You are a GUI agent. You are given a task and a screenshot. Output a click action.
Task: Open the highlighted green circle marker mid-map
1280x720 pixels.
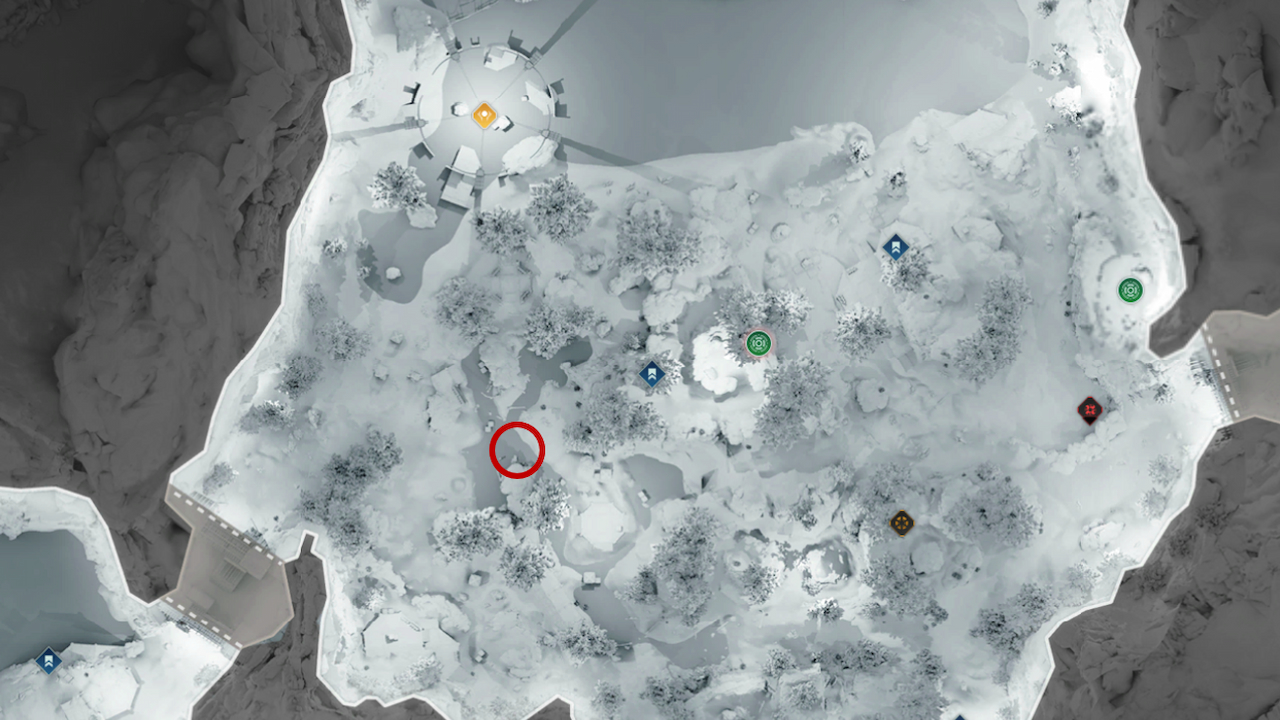[x=758, y=344]
